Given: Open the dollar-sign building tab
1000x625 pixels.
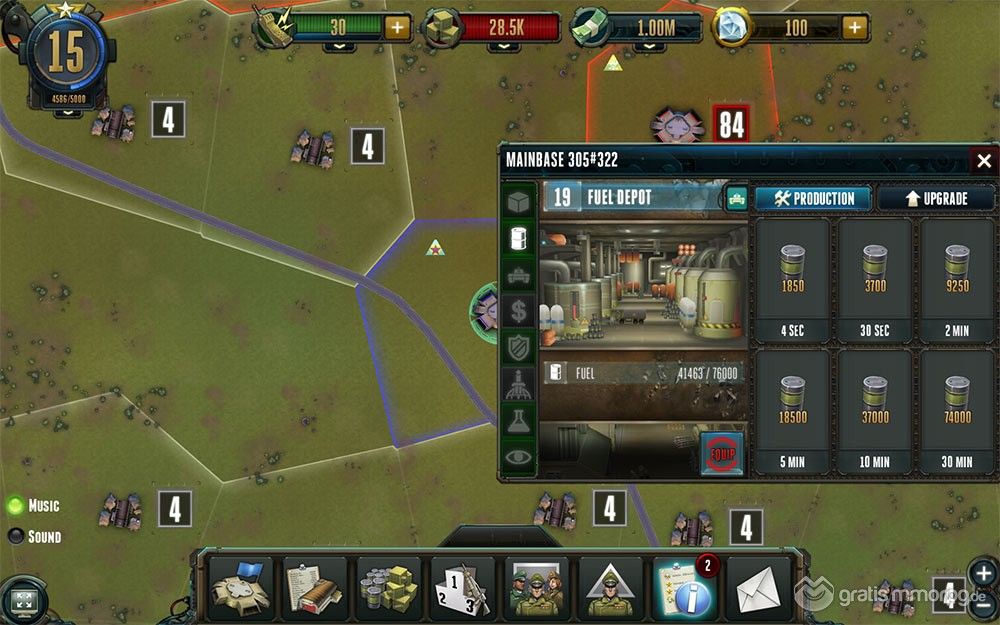Looking at the screenshot, I should 518,310.
